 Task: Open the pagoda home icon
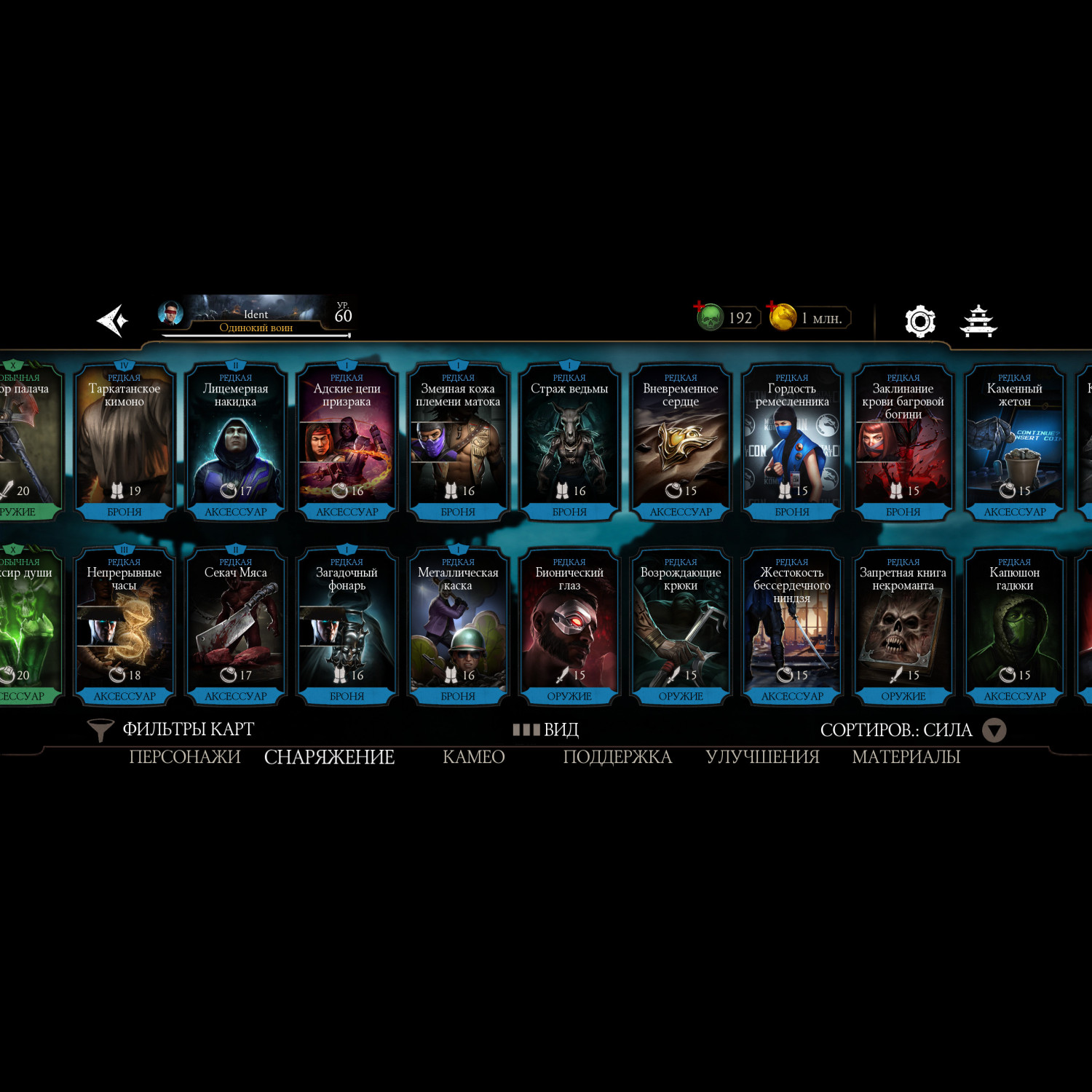(978, 321)
